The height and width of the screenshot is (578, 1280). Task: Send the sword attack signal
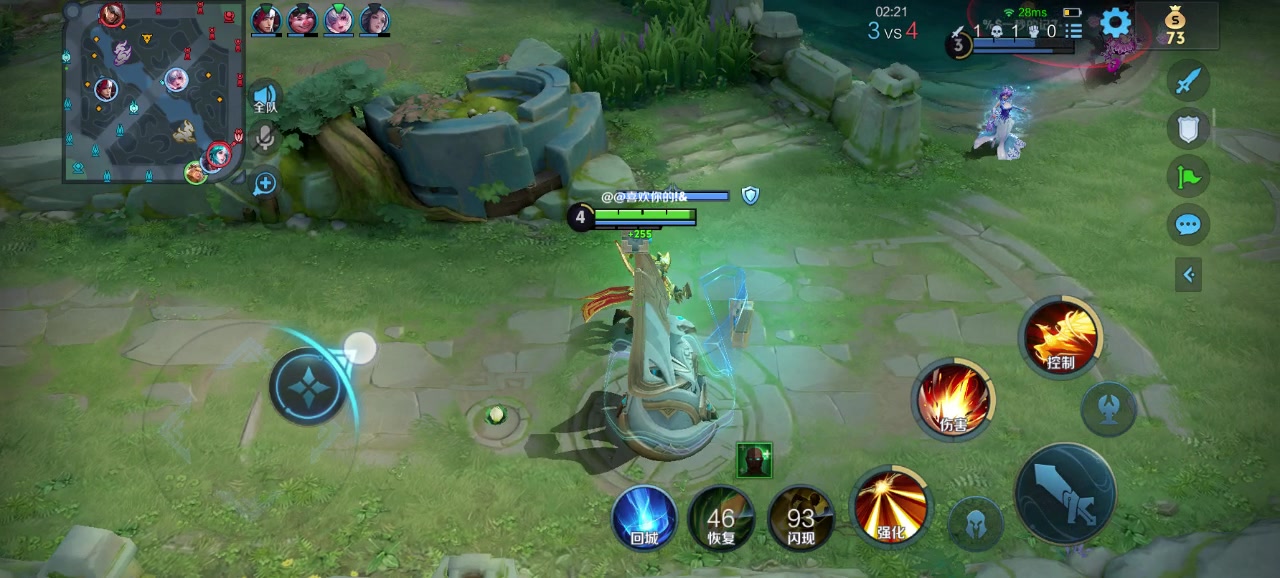[1188, 81]
